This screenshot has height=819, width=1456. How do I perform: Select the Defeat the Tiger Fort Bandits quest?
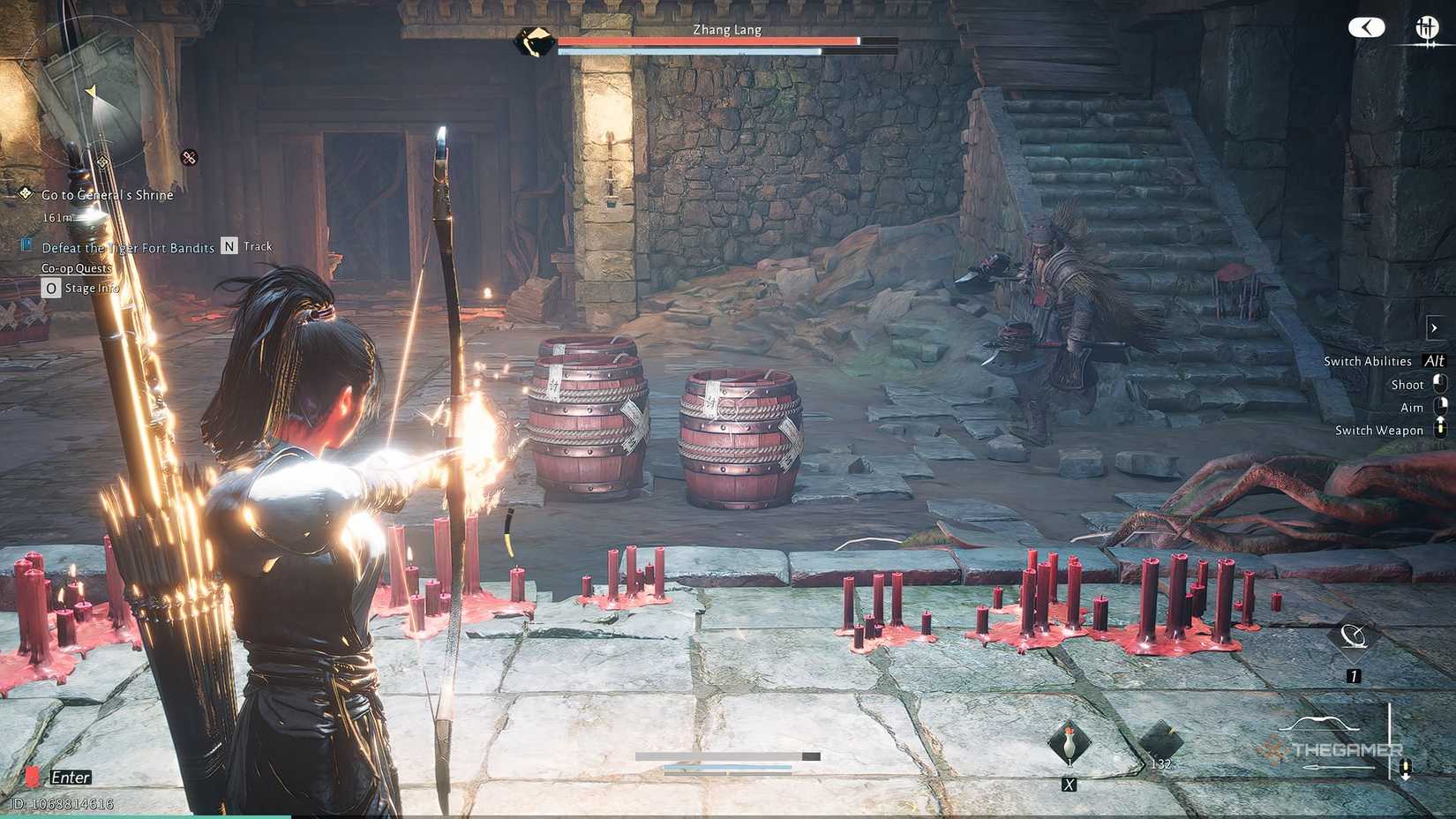pyautogui.click(x=128, y=248)
